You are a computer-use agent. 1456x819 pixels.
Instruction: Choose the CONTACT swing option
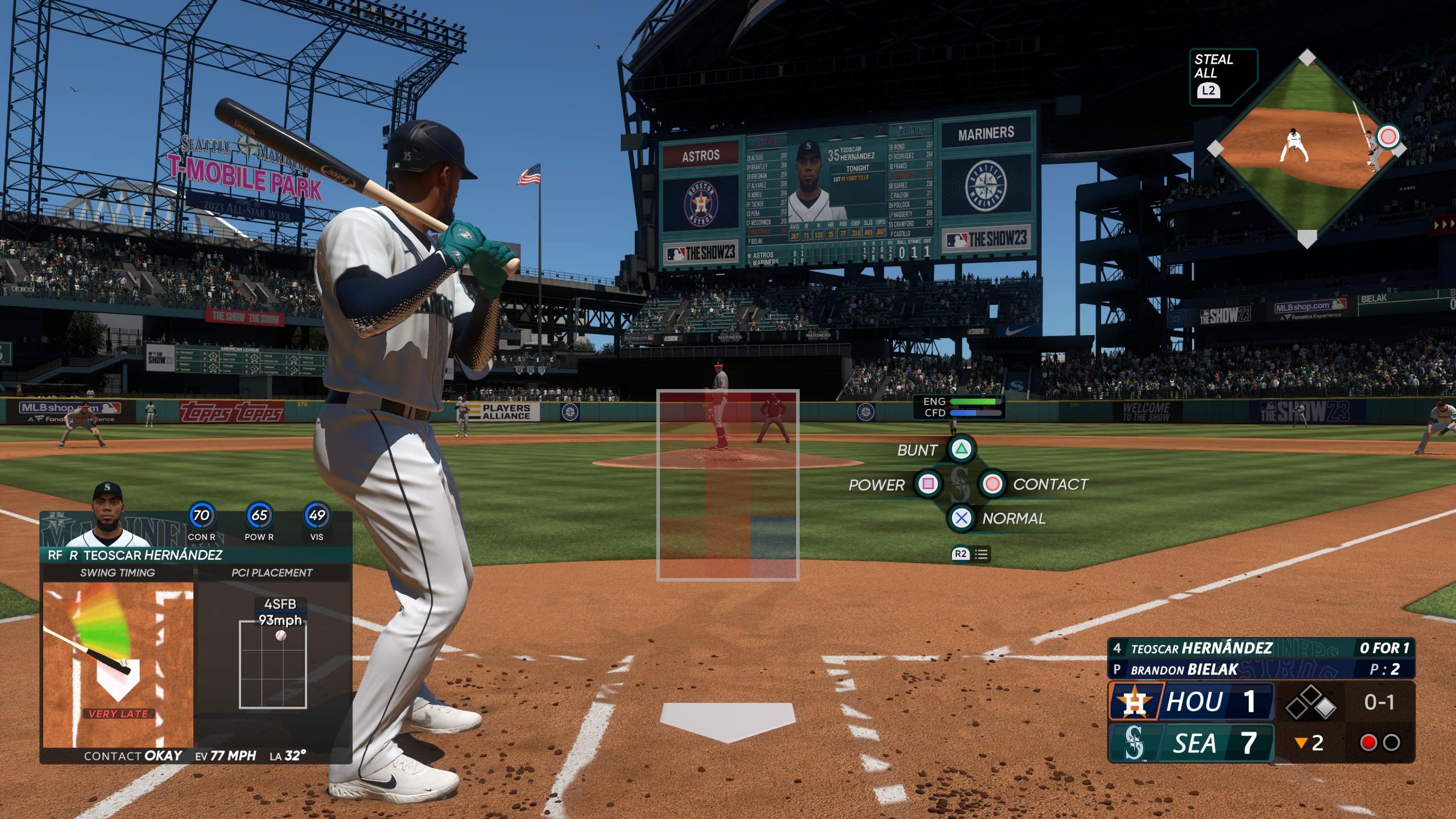[992, 484]
